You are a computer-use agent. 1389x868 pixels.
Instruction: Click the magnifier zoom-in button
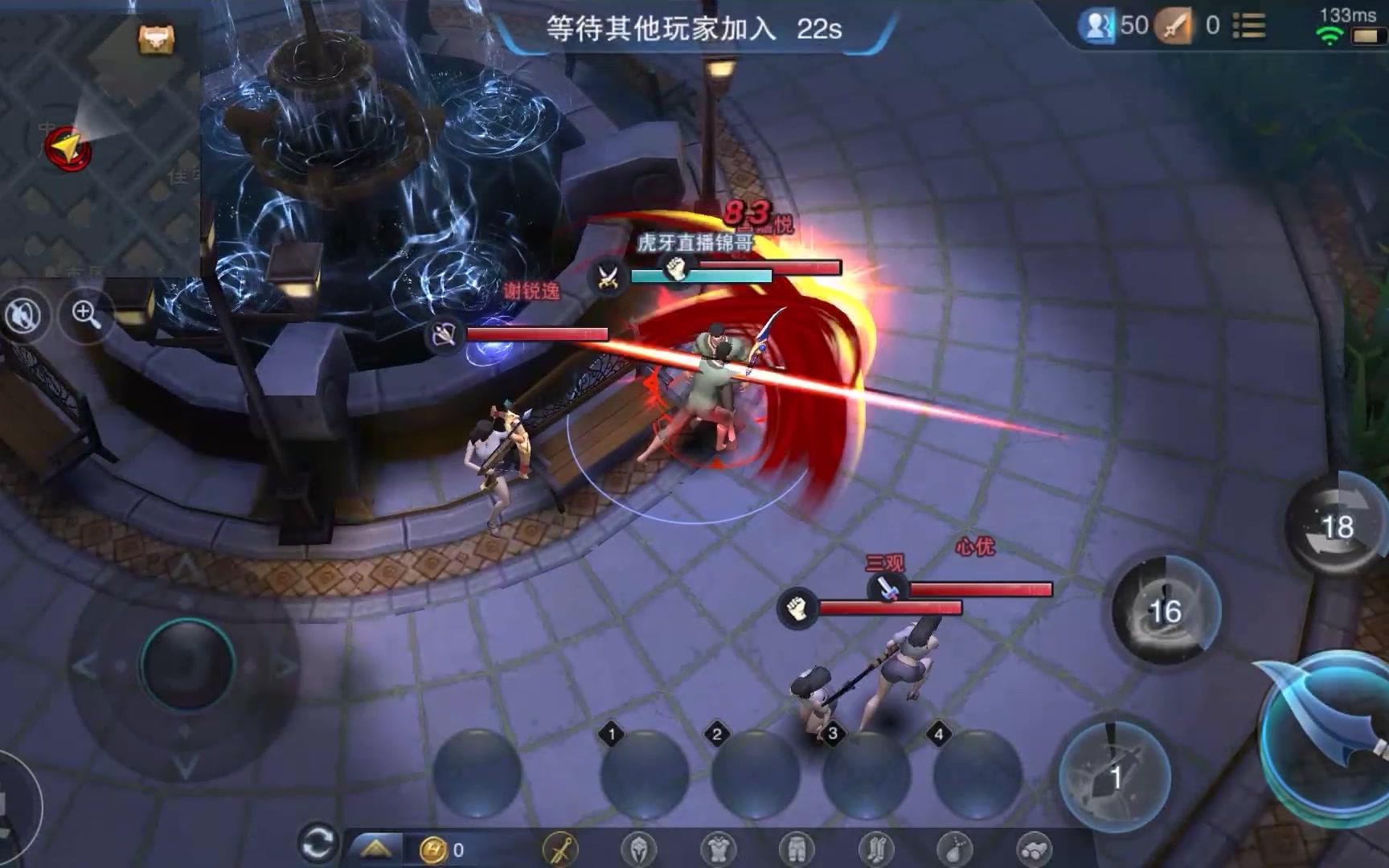pyautogui.click(x=86, y=313)
